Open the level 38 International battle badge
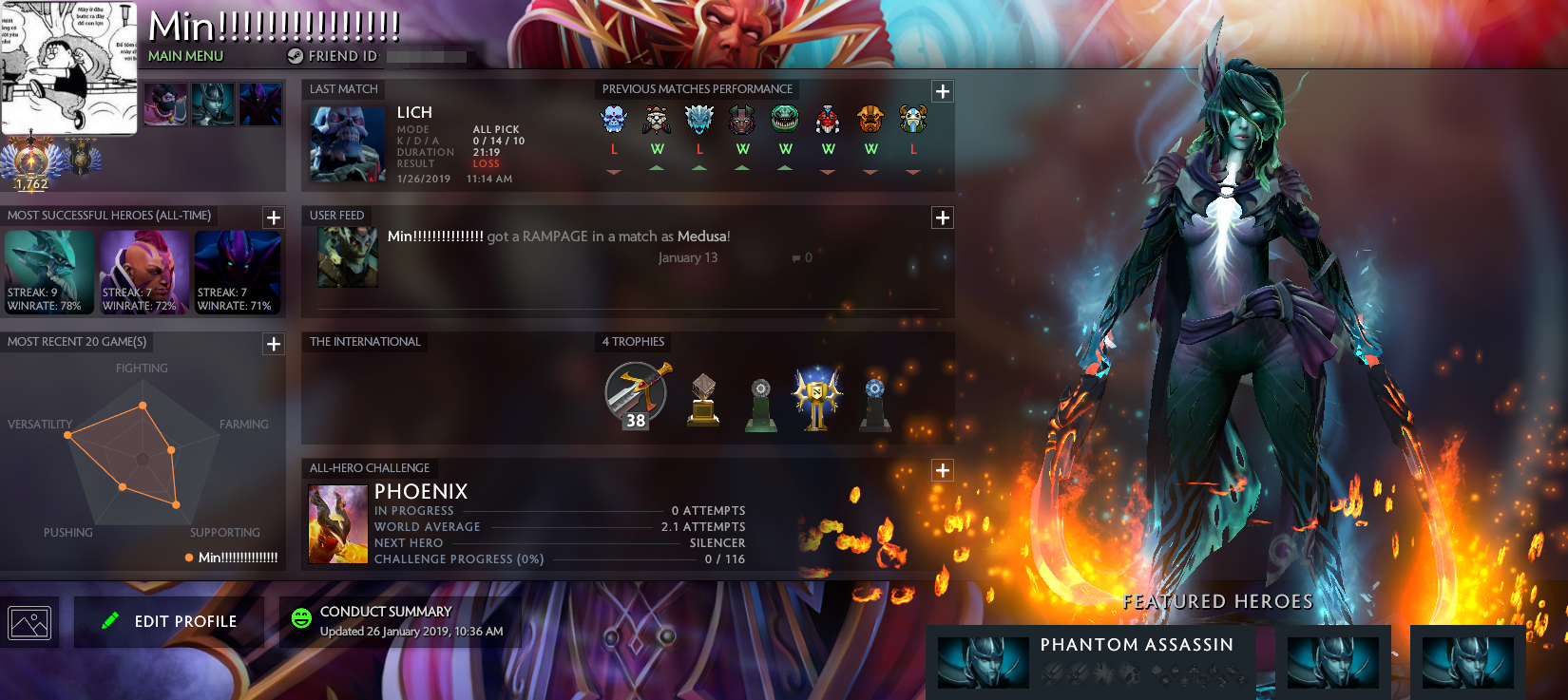 (633, 395)
